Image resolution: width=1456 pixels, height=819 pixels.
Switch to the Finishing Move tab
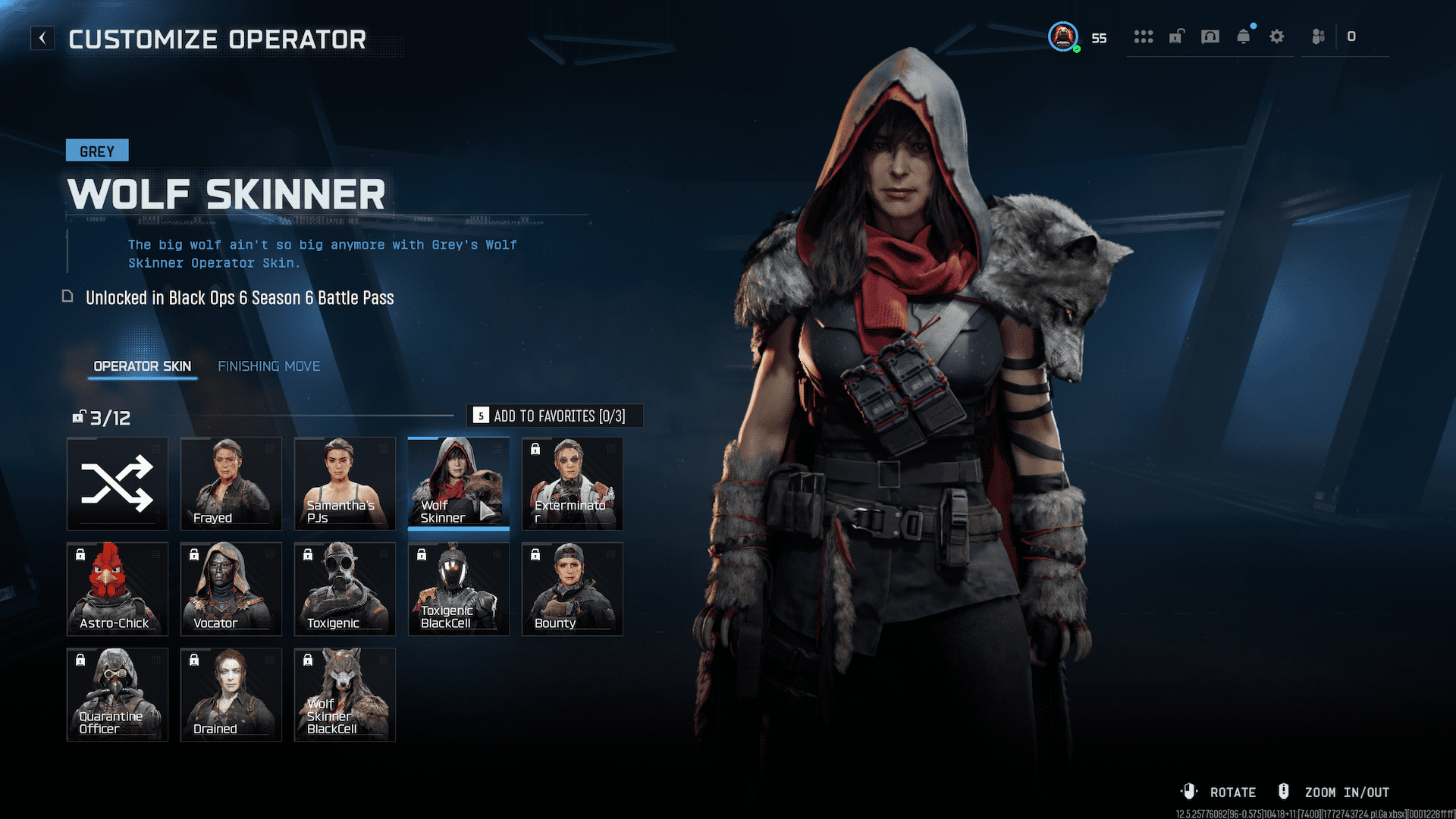(268, 366)
